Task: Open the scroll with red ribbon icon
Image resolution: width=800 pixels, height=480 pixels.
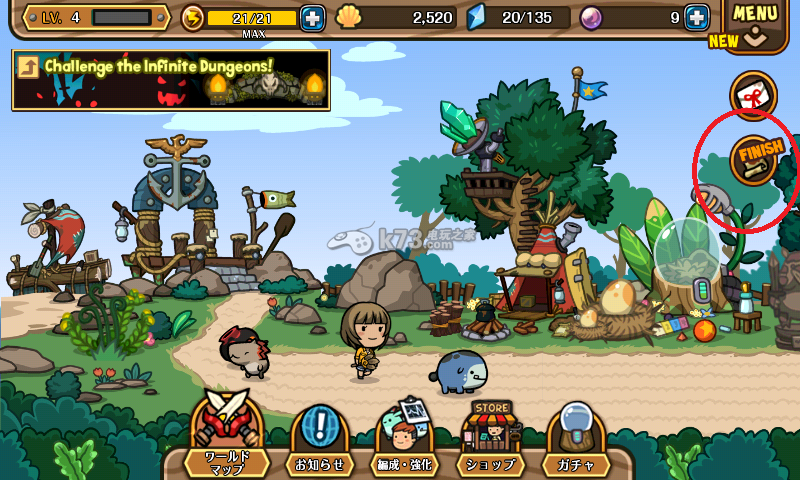Action: pyautogui.click(x=753, y=95)
